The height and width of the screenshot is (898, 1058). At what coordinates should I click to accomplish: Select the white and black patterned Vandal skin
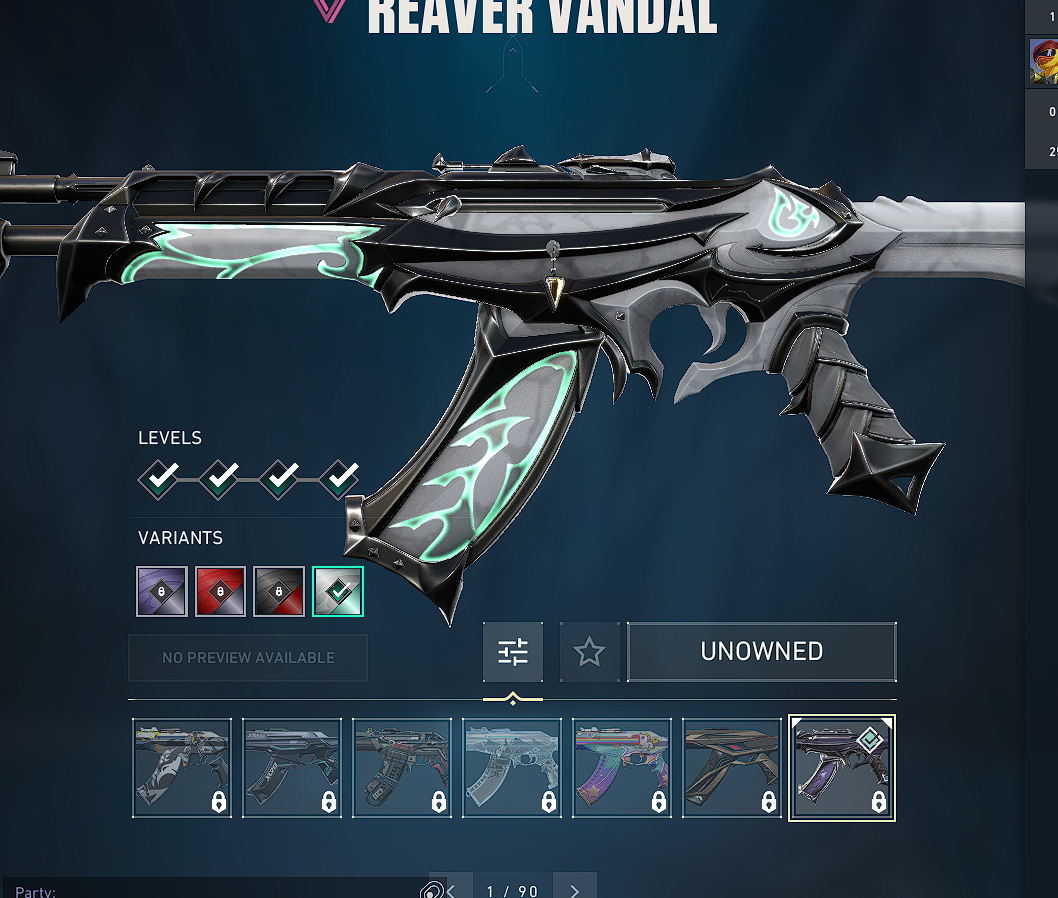pos(182,768)
